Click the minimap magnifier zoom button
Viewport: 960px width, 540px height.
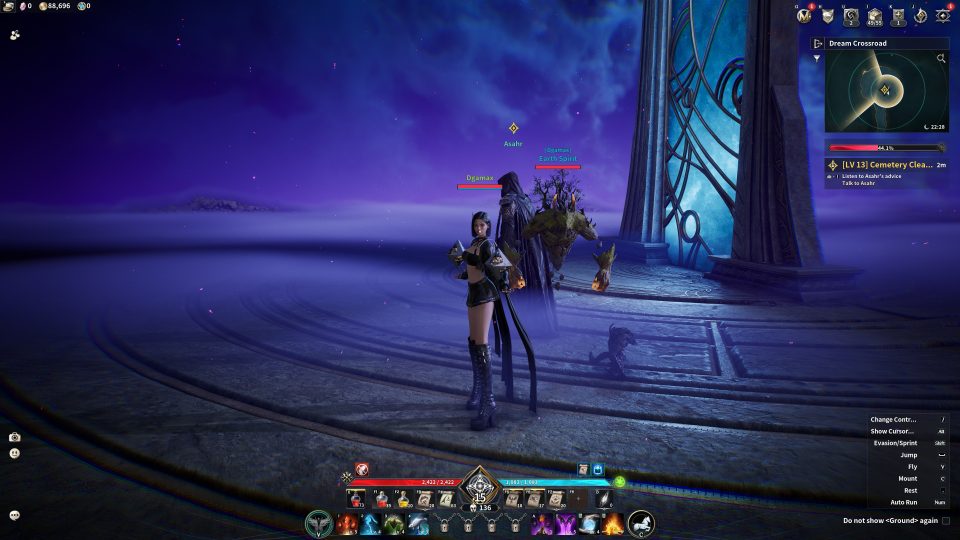[x=941, y=59]
